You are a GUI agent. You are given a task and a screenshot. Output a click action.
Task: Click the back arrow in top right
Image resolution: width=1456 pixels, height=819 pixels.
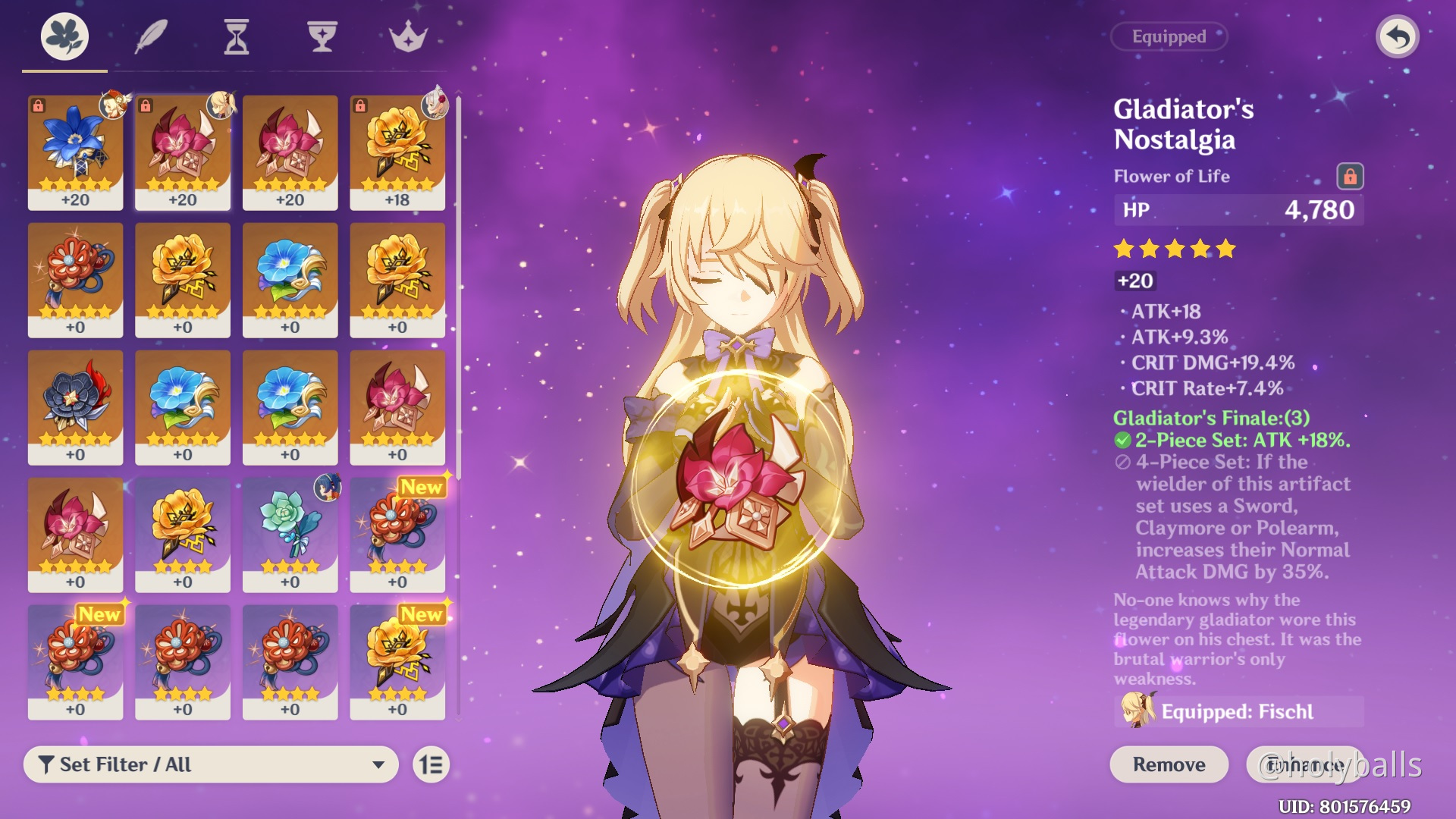coord(1398,36)
